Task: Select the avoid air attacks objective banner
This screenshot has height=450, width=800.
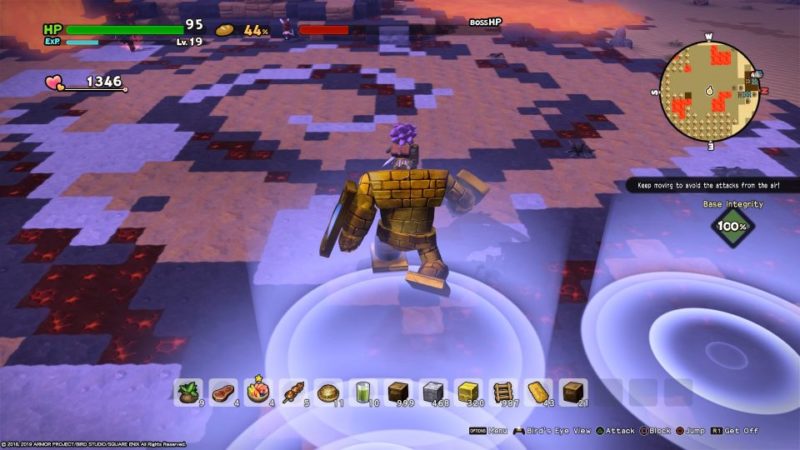Action: [x=712, y=186]
